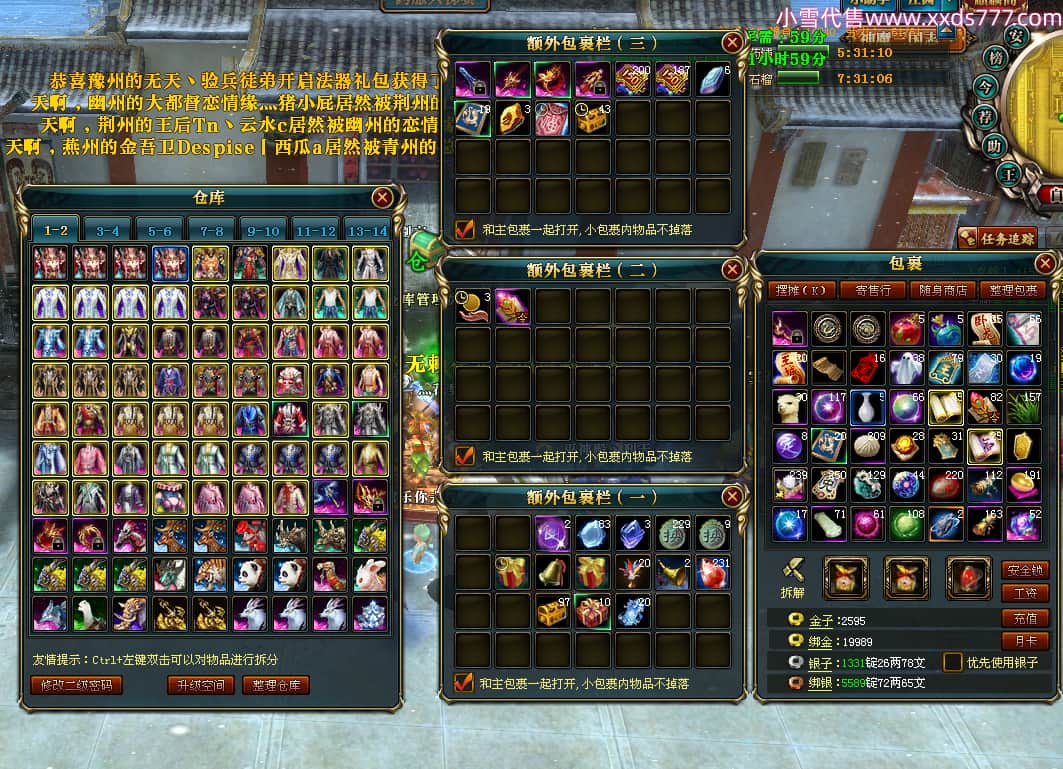Close the 额外包裹栏（二）window
This screenshot has width=1063, height=769.
pos(733,270)
